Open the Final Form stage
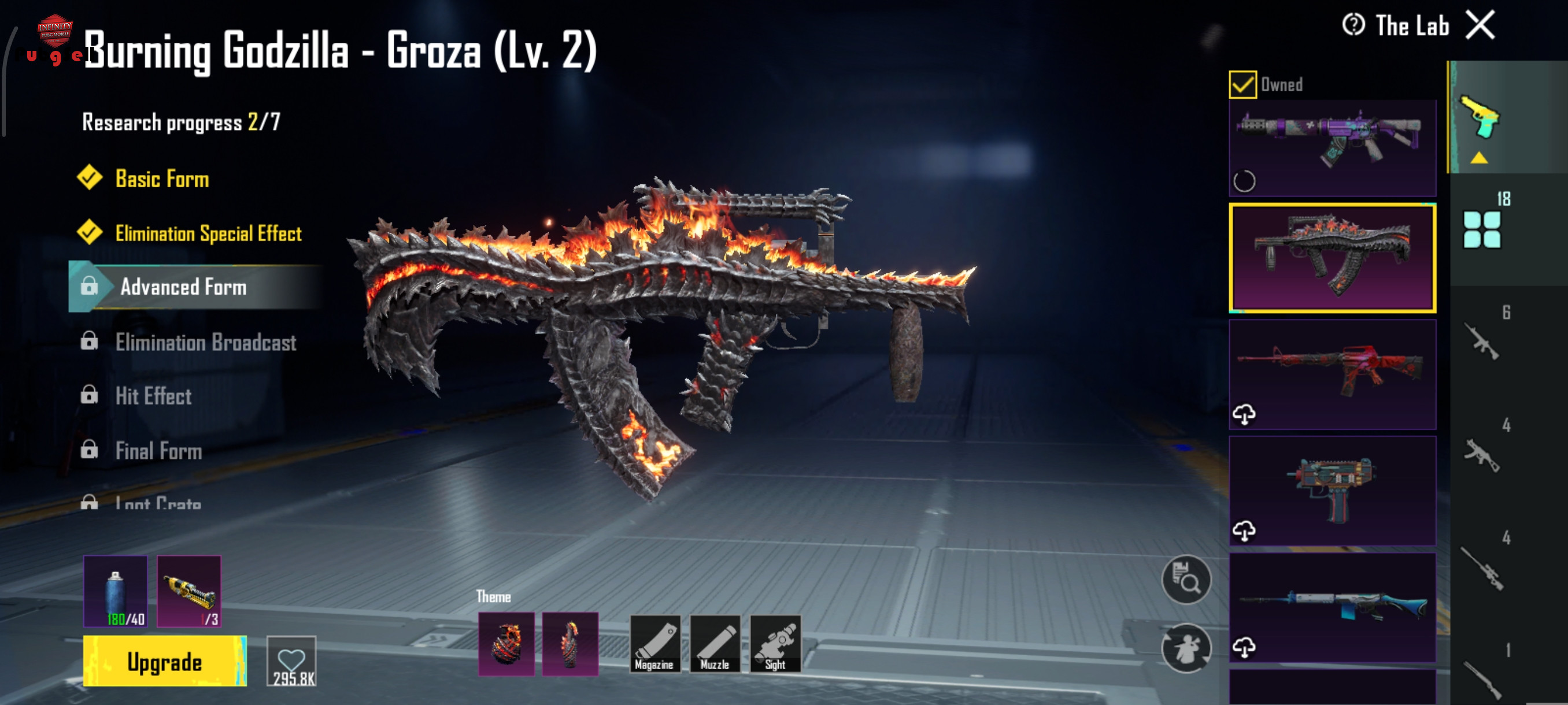The height and width of the screenshot is (705, 1568). [x=158, y=451]
